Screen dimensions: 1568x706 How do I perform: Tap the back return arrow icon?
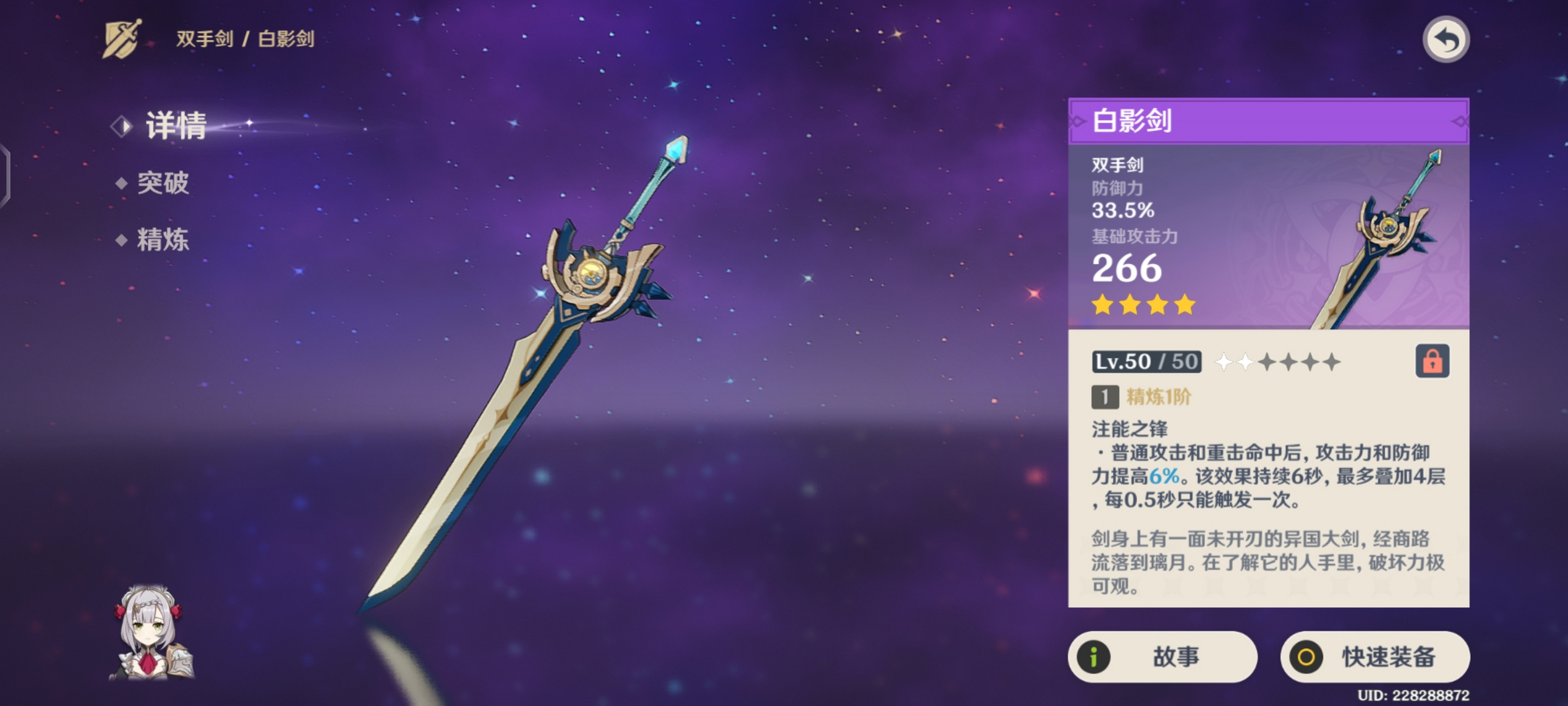click(1447, 40)
